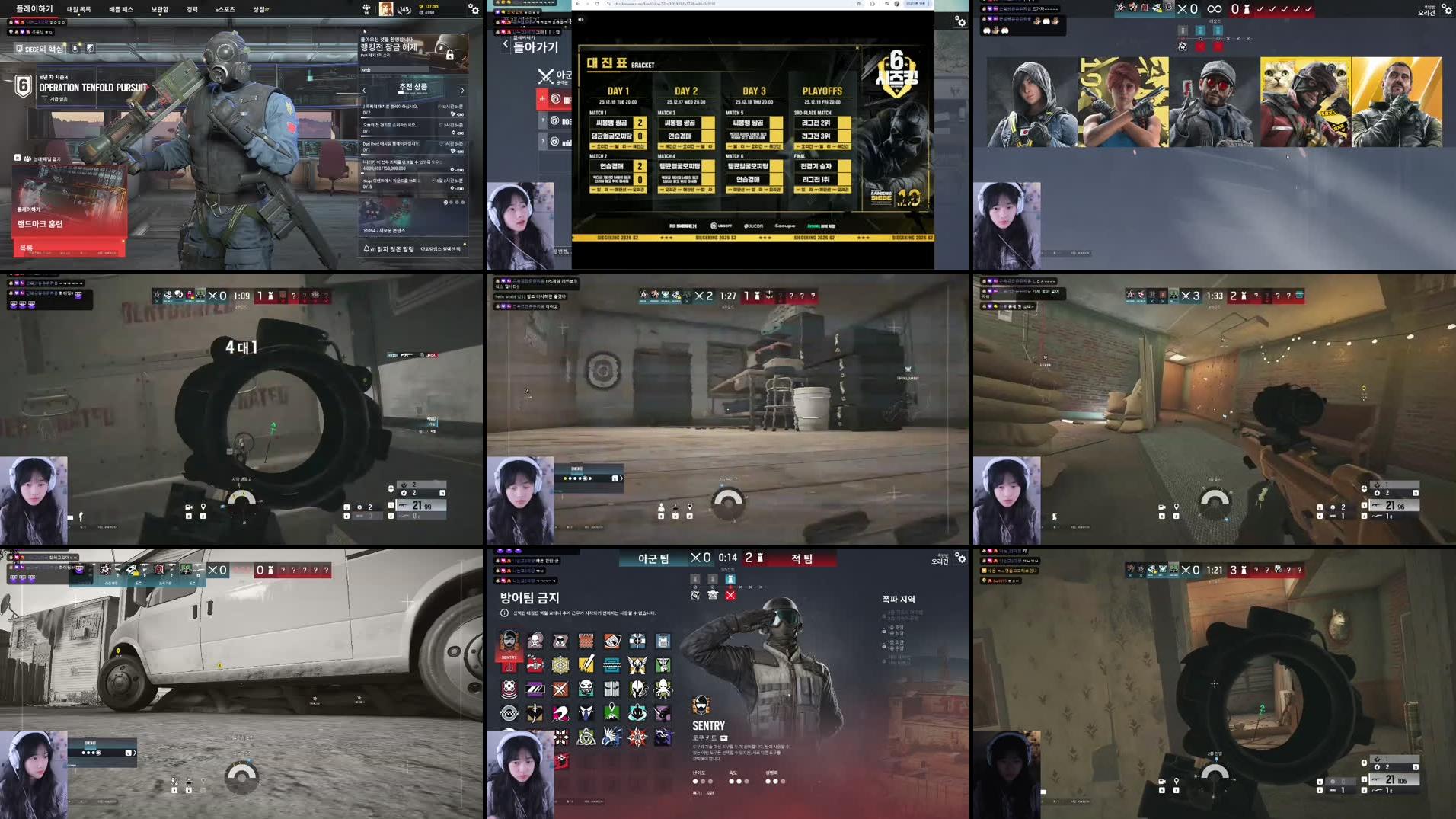Select Doc's cross icon from the operator grid

(637, 641)
